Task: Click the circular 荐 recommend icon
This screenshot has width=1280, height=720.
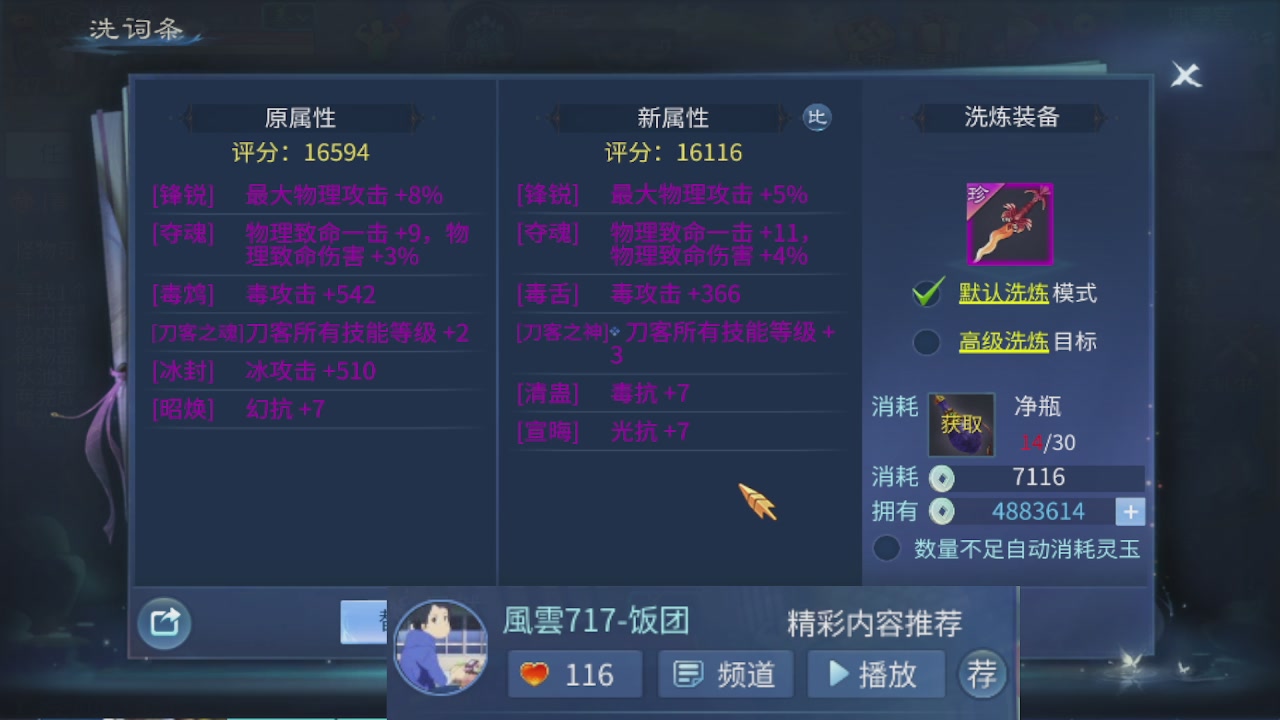Action: 982,674
